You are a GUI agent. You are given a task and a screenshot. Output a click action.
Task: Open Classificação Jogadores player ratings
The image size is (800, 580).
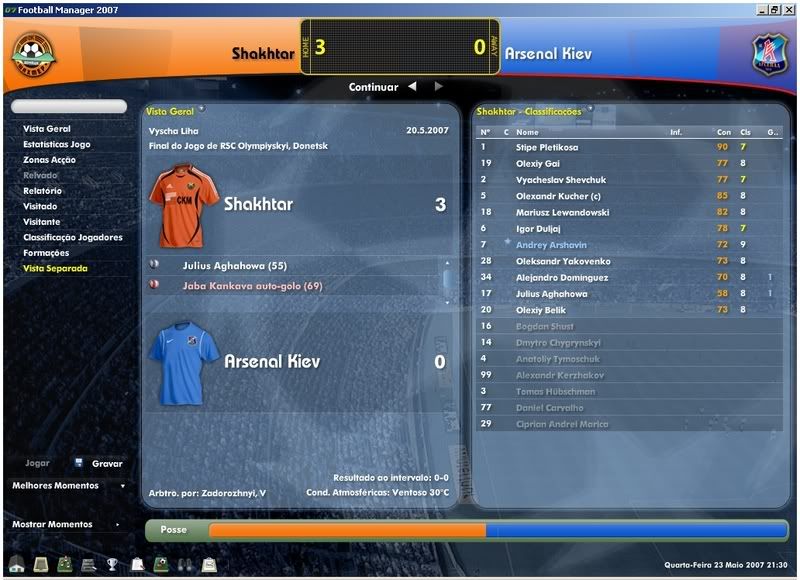click(72, 237)
